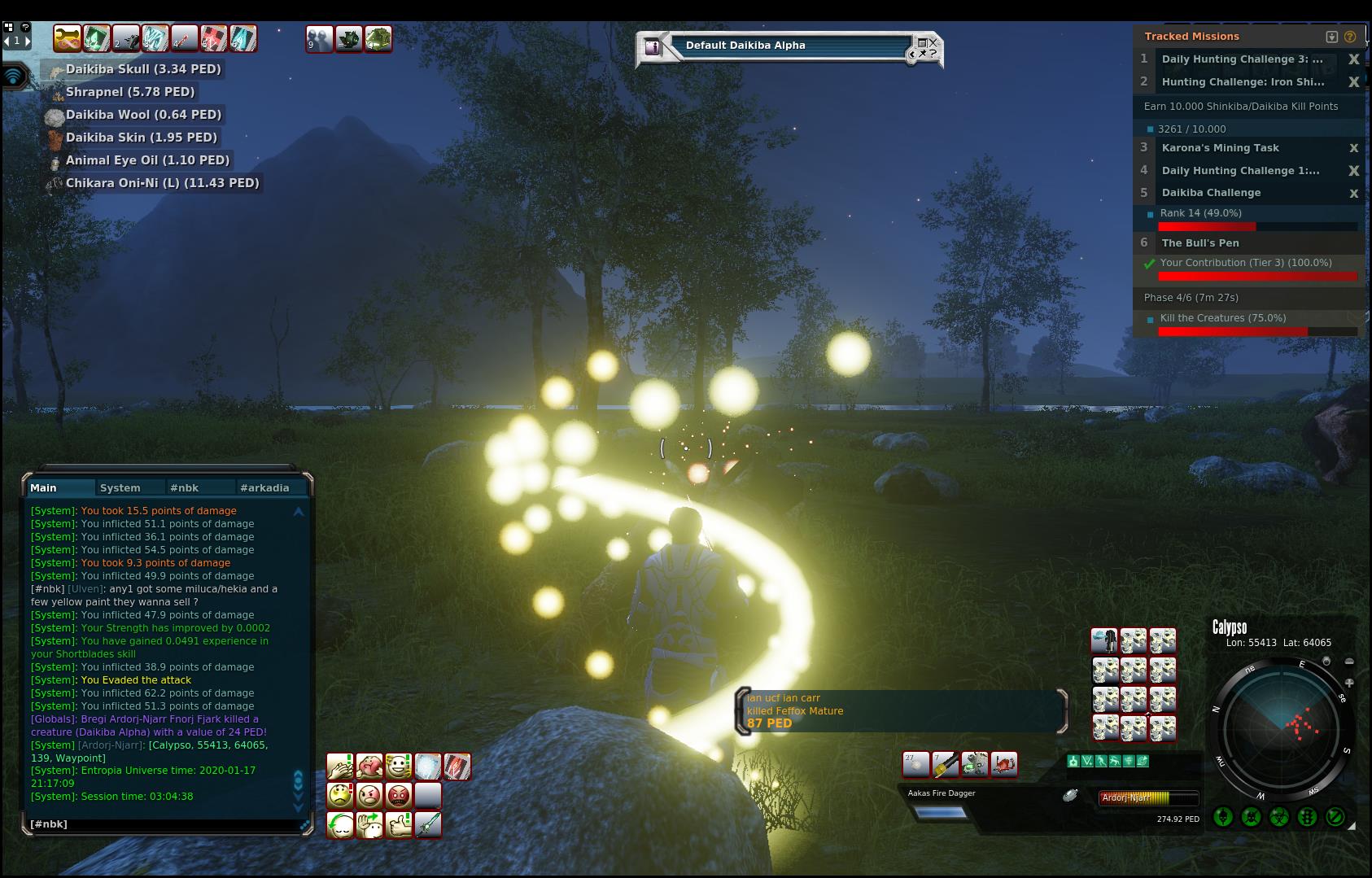Select the green sword hotbar slot

(x=428, y=825)
